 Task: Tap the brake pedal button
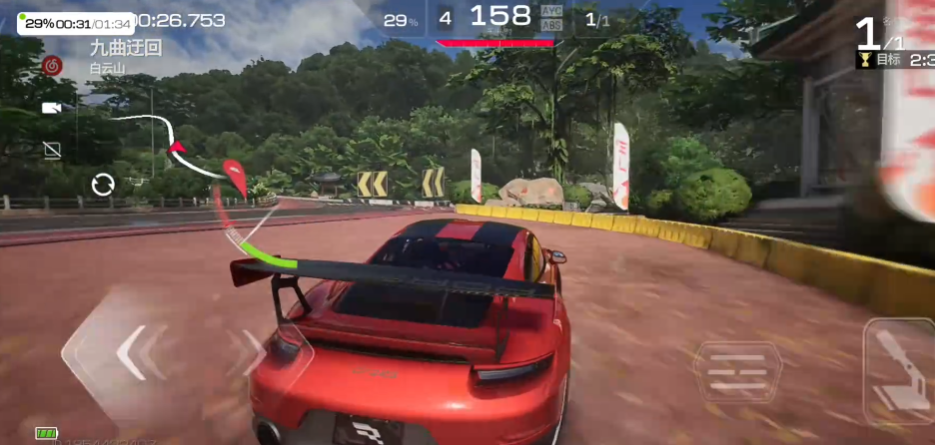tap(737, 372)
